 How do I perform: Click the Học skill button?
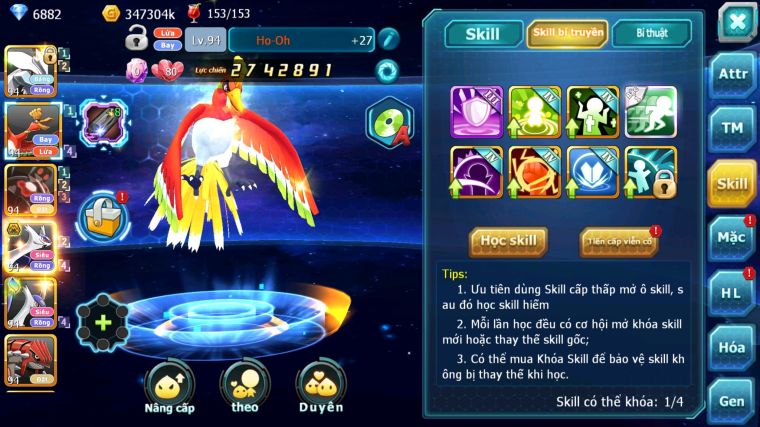[x=508, y=241]
